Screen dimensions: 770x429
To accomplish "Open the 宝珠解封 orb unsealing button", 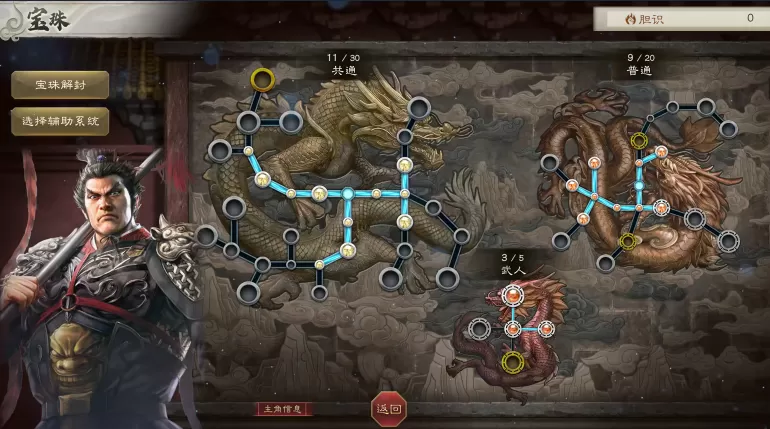I will coord(60,85).
